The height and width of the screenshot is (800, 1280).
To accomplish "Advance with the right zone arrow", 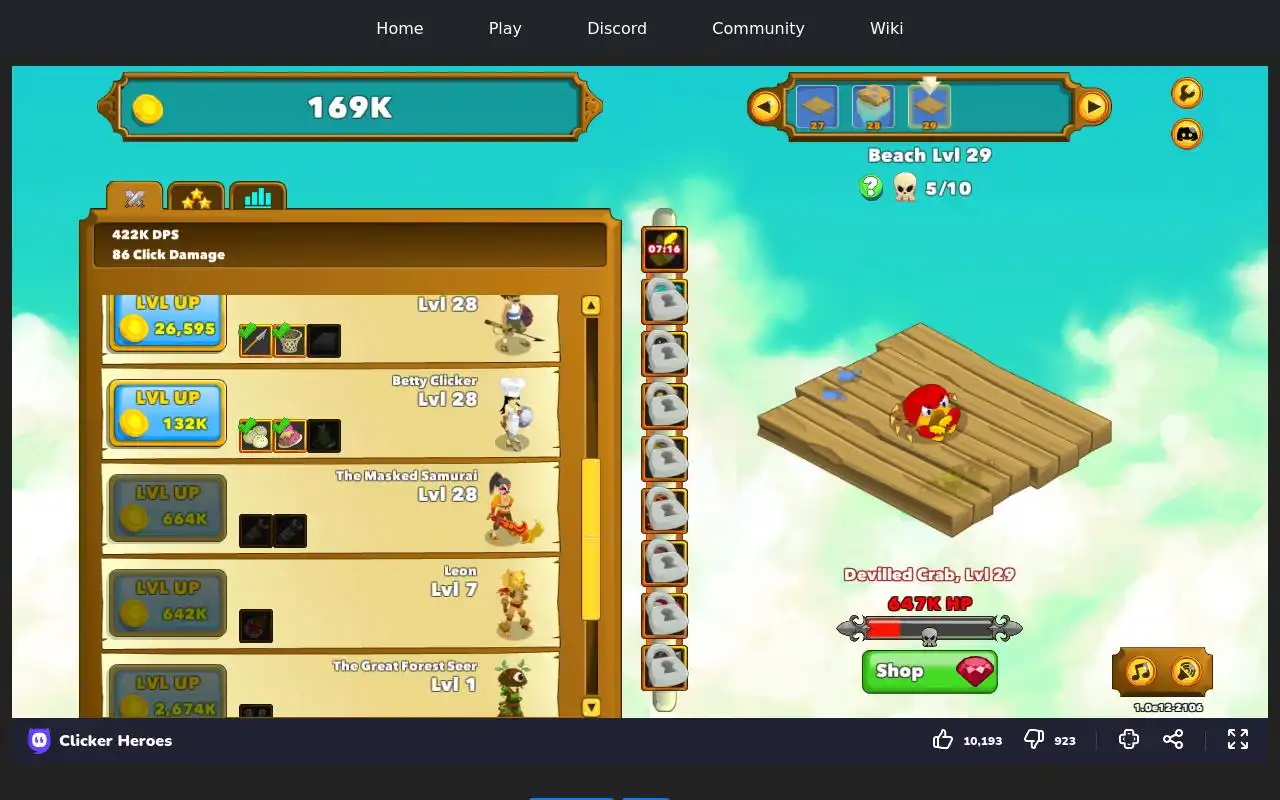I will click(1093, 106).
